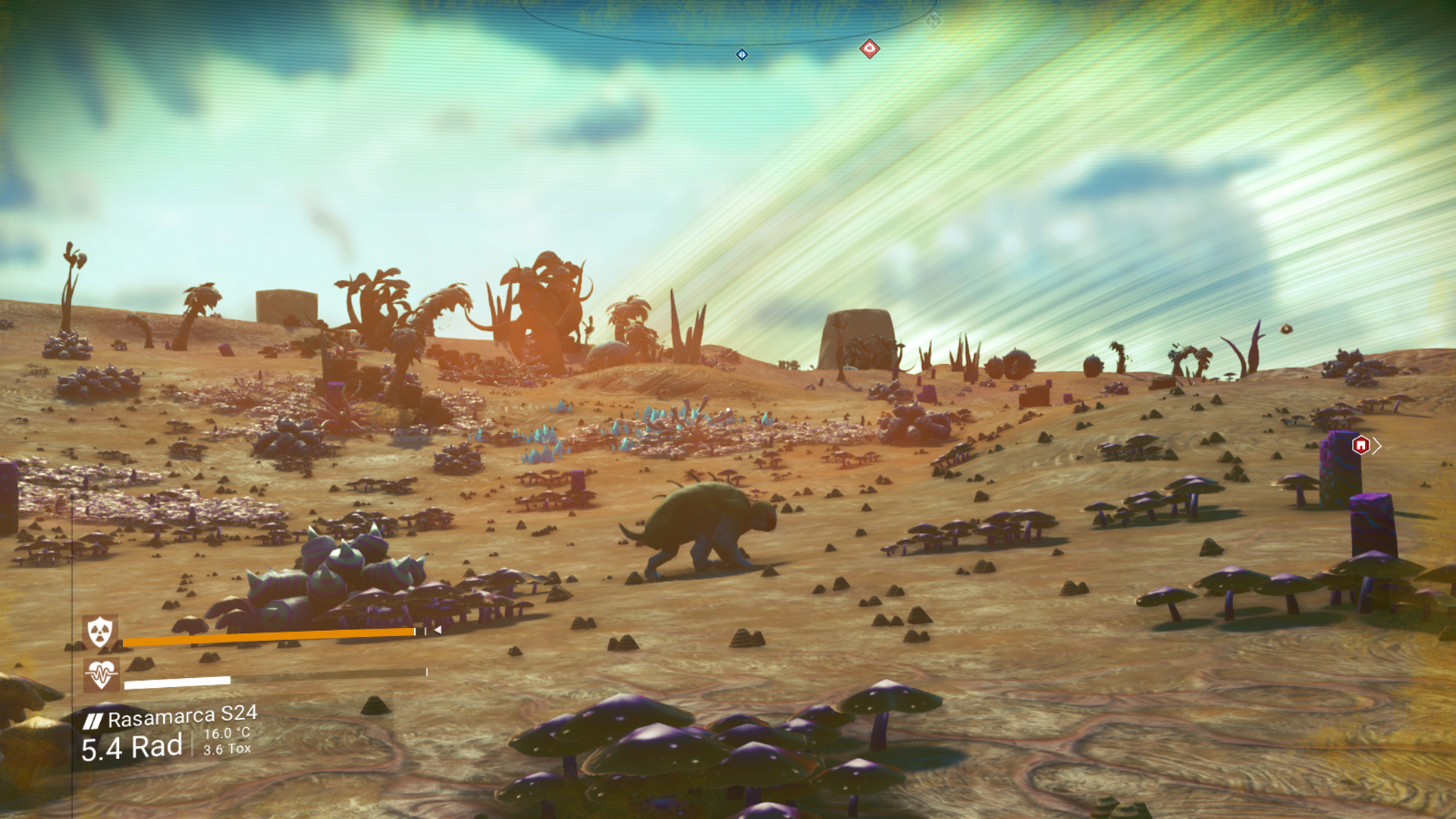Select the red hexagon shelter waypoint marker
1456x819 pixels.
point(1360,445)
